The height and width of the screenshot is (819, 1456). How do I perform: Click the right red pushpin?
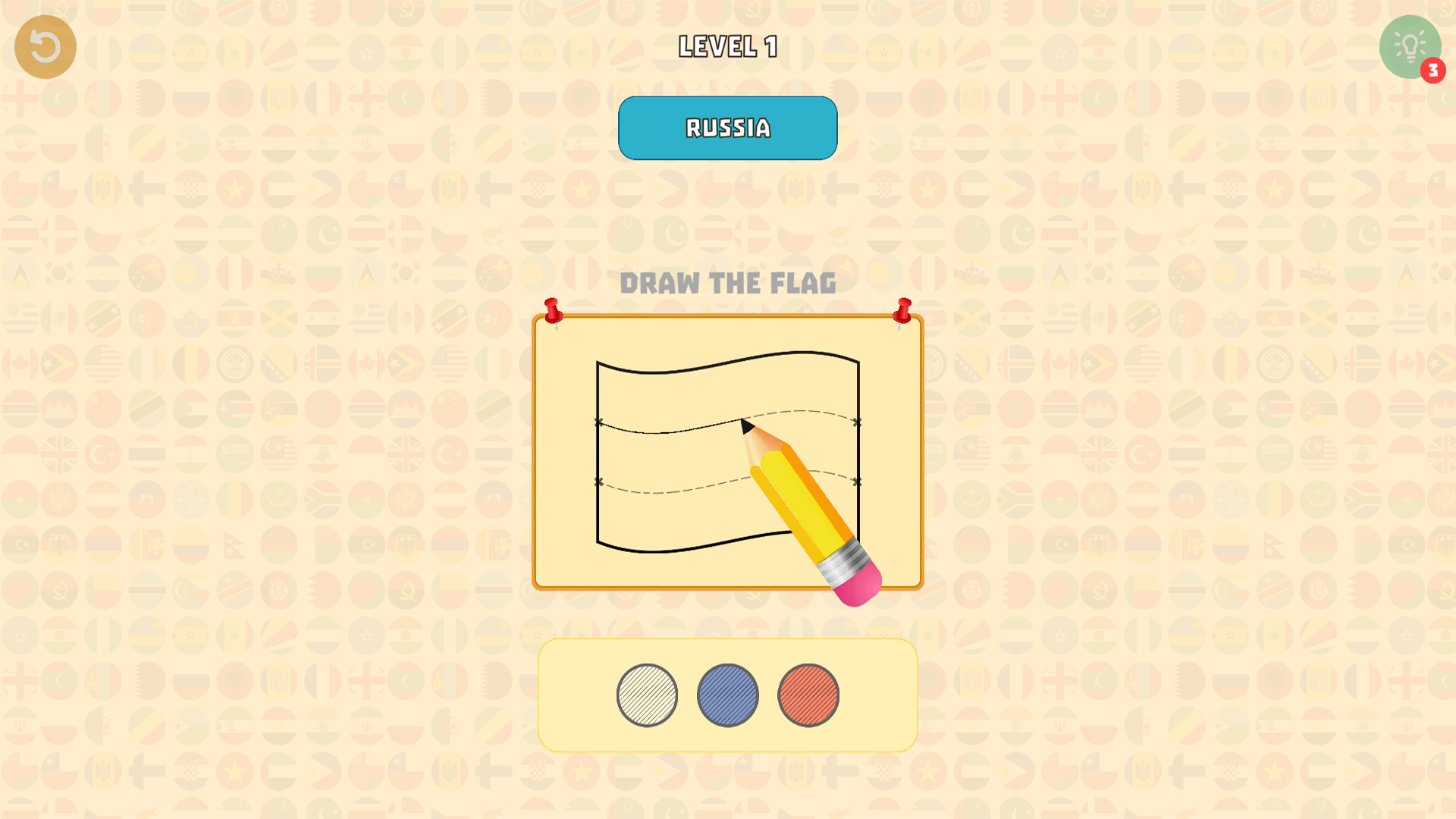tap(904, 310)
